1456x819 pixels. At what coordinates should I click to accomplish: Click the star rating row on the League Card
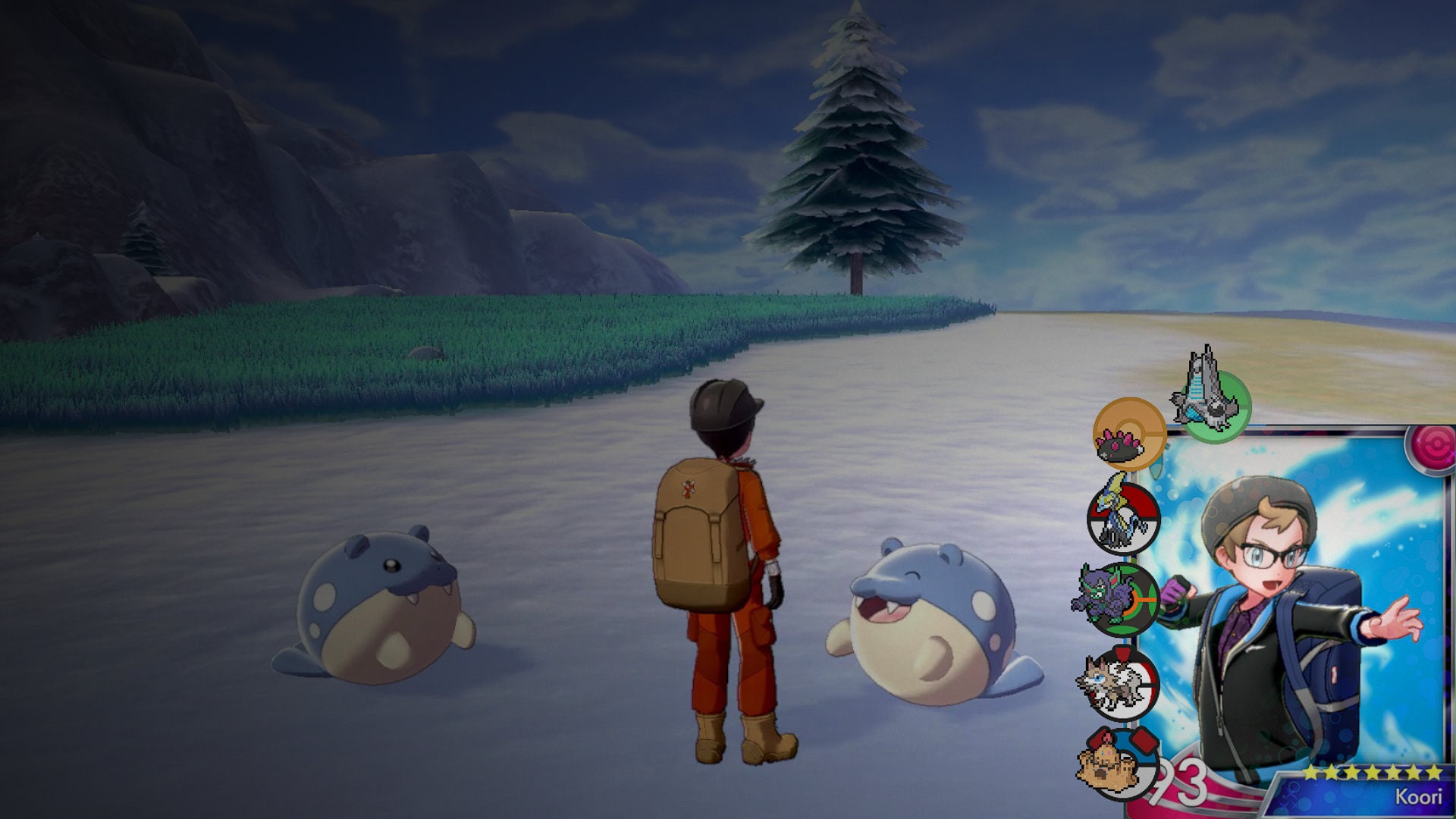pos(1373,771)
